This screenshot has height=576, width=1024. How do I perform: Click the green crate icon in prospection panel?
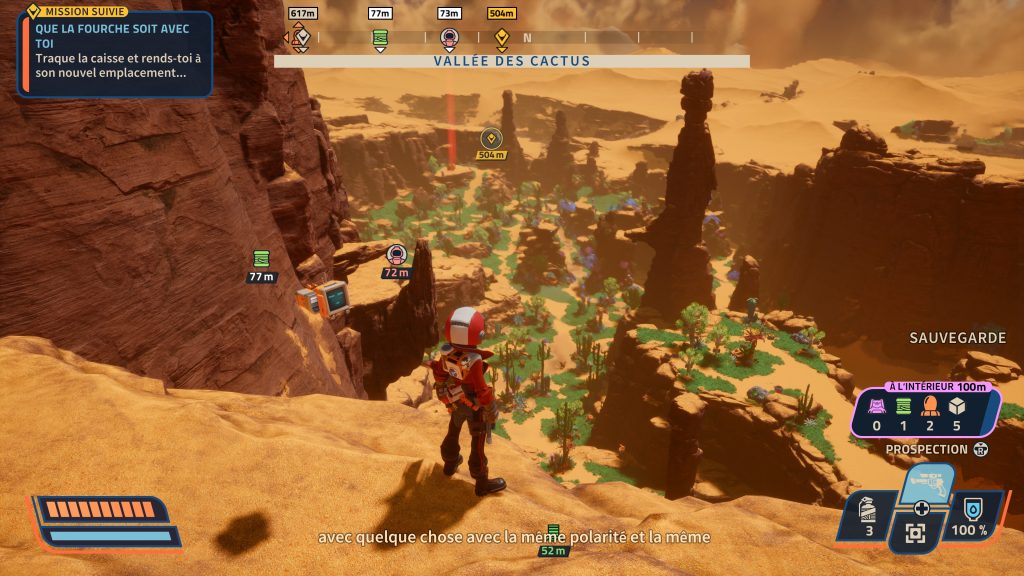pyautogui.click(x=903, y=407)
